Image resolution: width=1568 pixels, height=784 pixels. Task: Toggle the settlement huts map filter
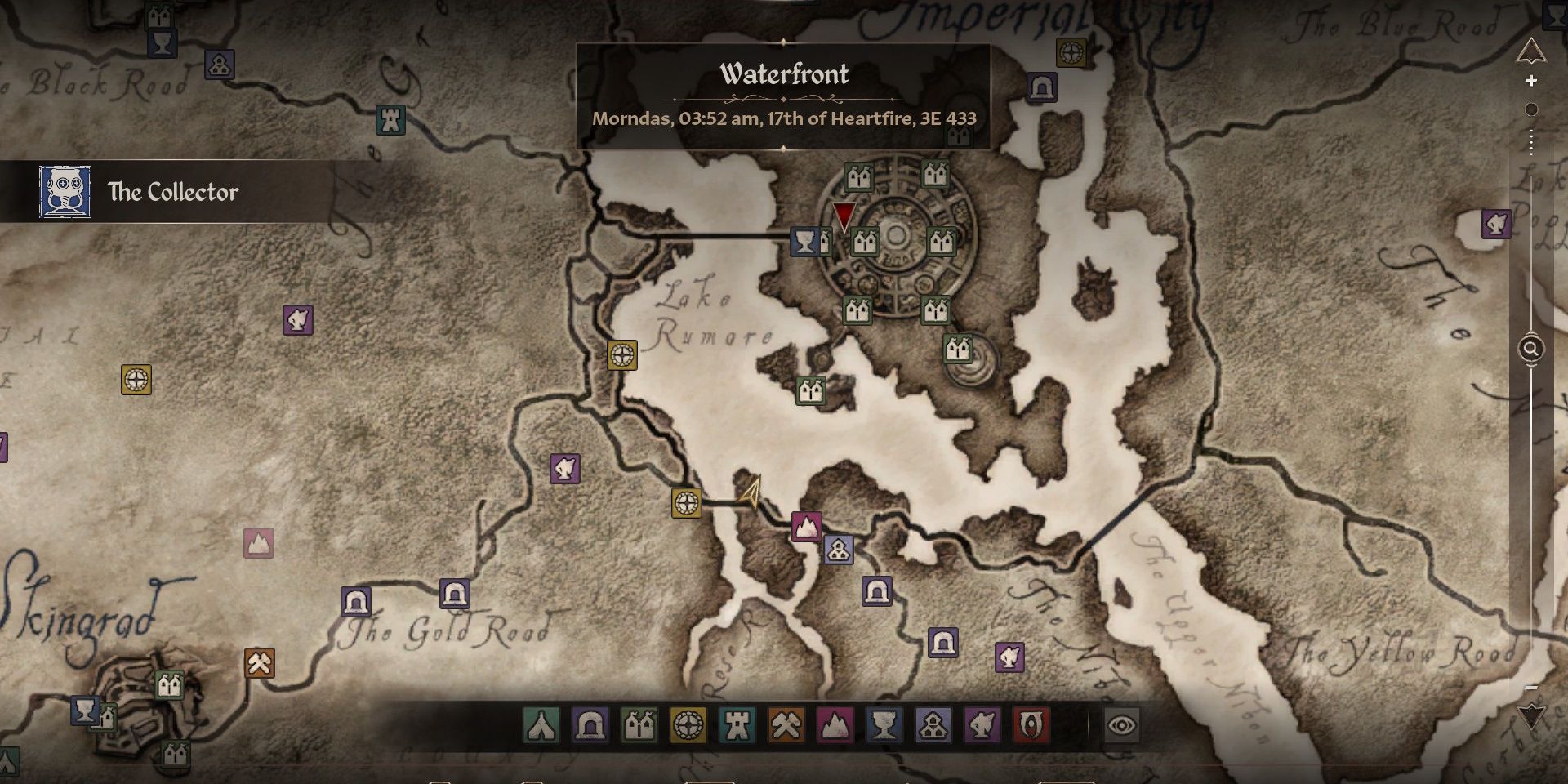pos(933,725)
